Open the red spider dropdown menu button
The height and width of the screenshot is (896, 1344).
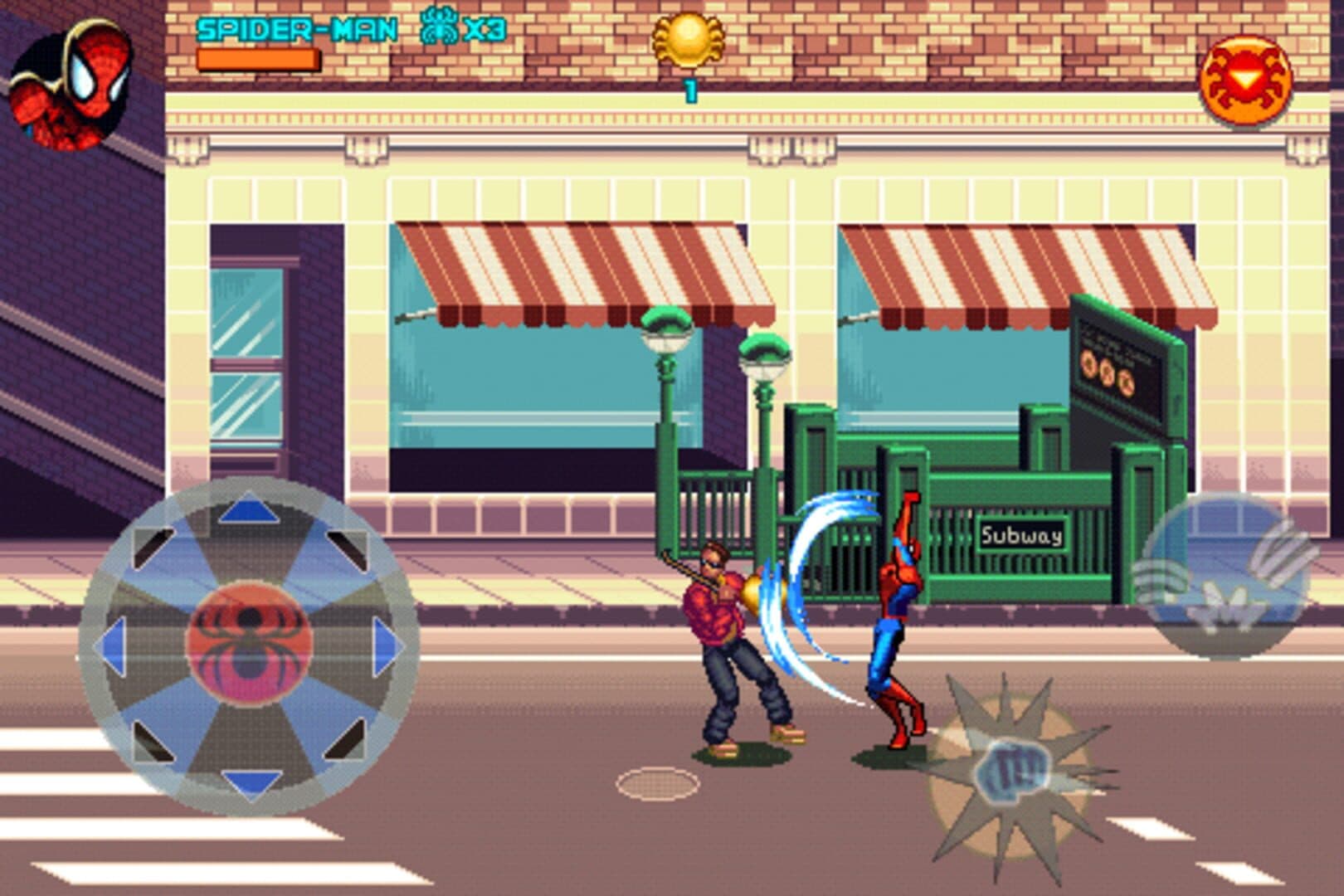coord(1244,81)
